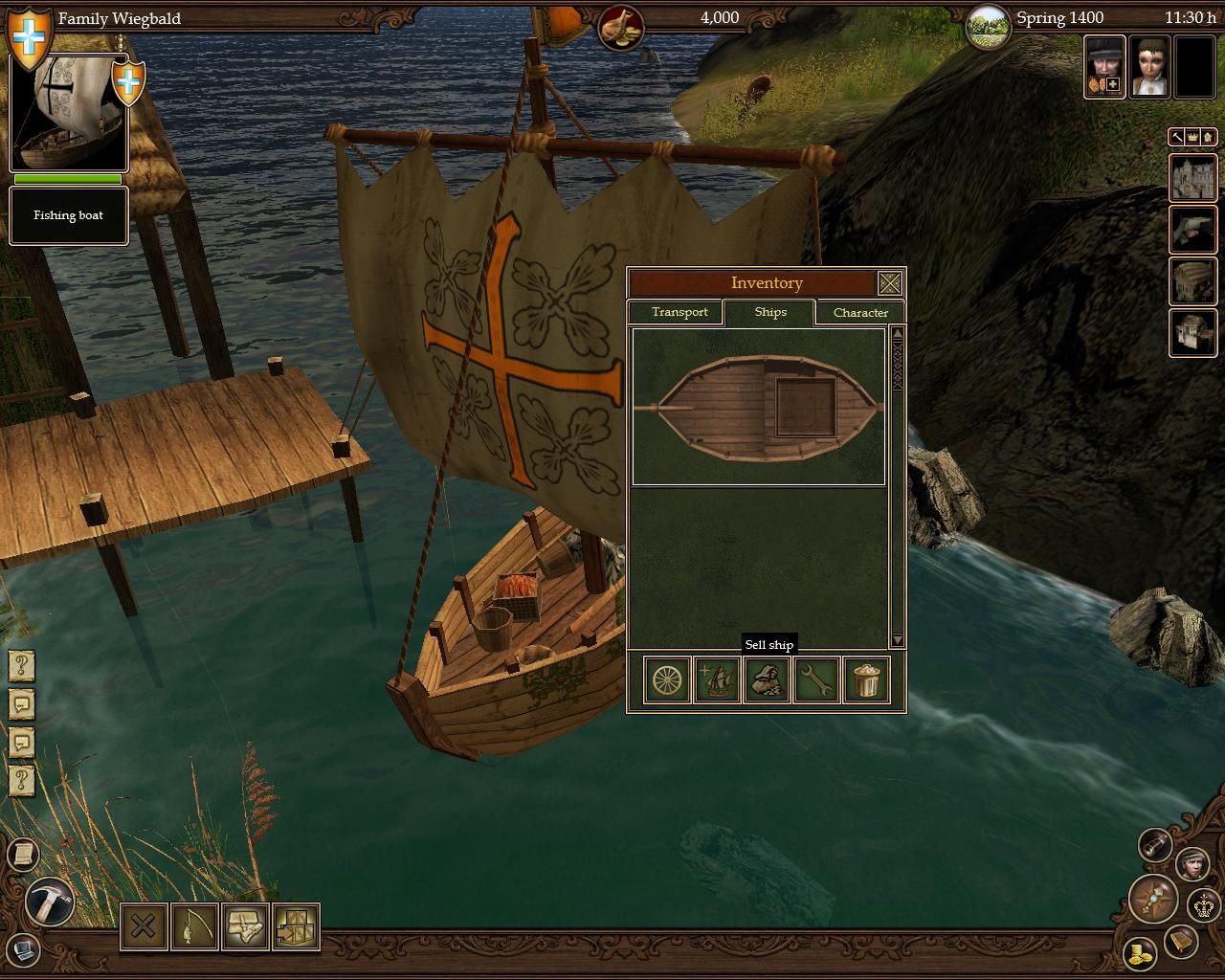
Task: Select the fishing boat in the ship list
Action: point(758,408)
